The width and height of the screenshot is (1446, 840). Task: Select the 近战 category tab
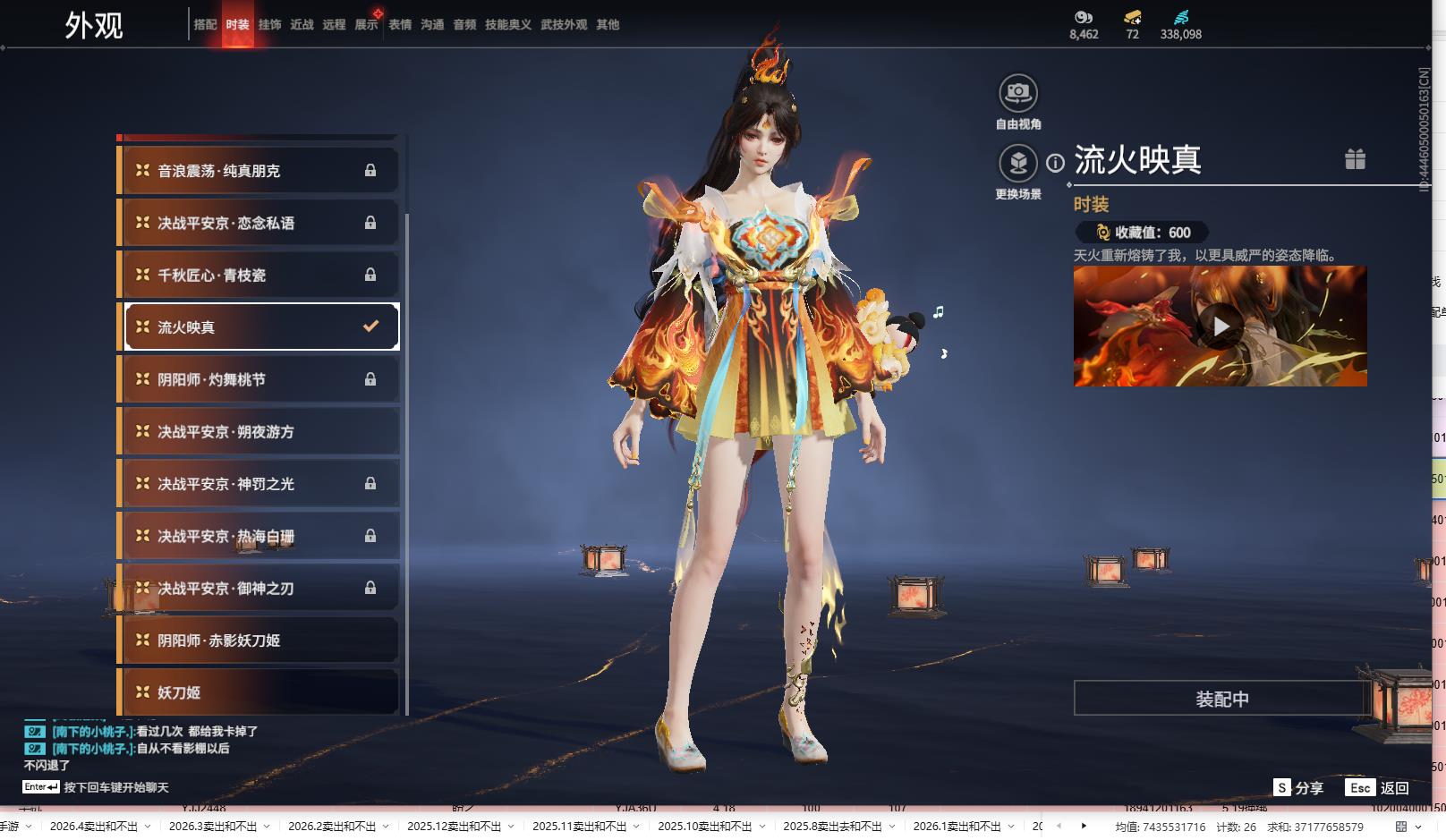302,25
